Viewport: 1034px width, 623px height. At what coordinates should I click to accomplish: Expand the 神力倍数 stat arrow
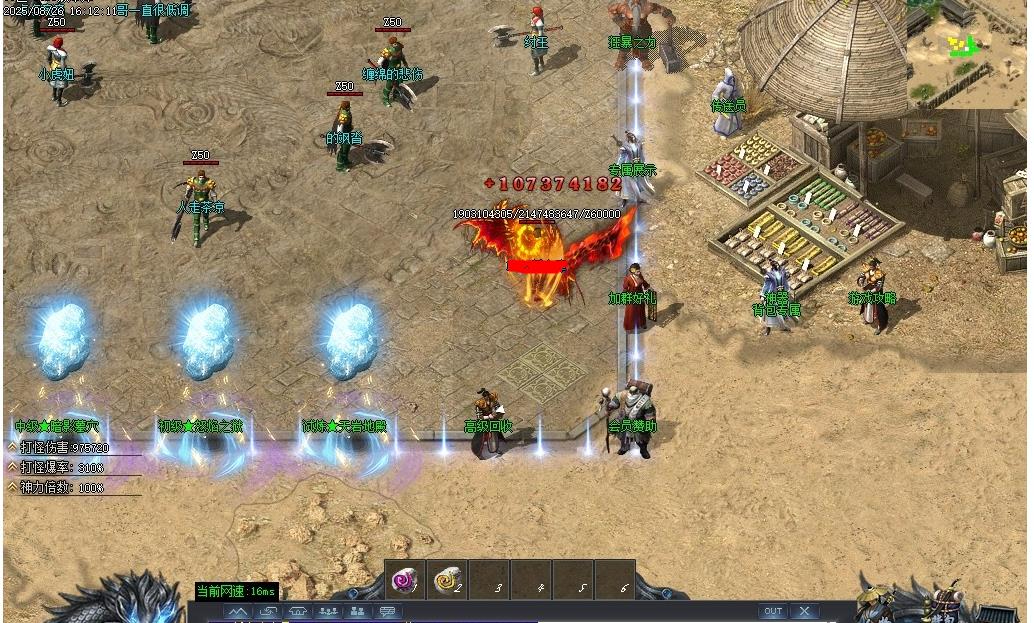point(12,487)
